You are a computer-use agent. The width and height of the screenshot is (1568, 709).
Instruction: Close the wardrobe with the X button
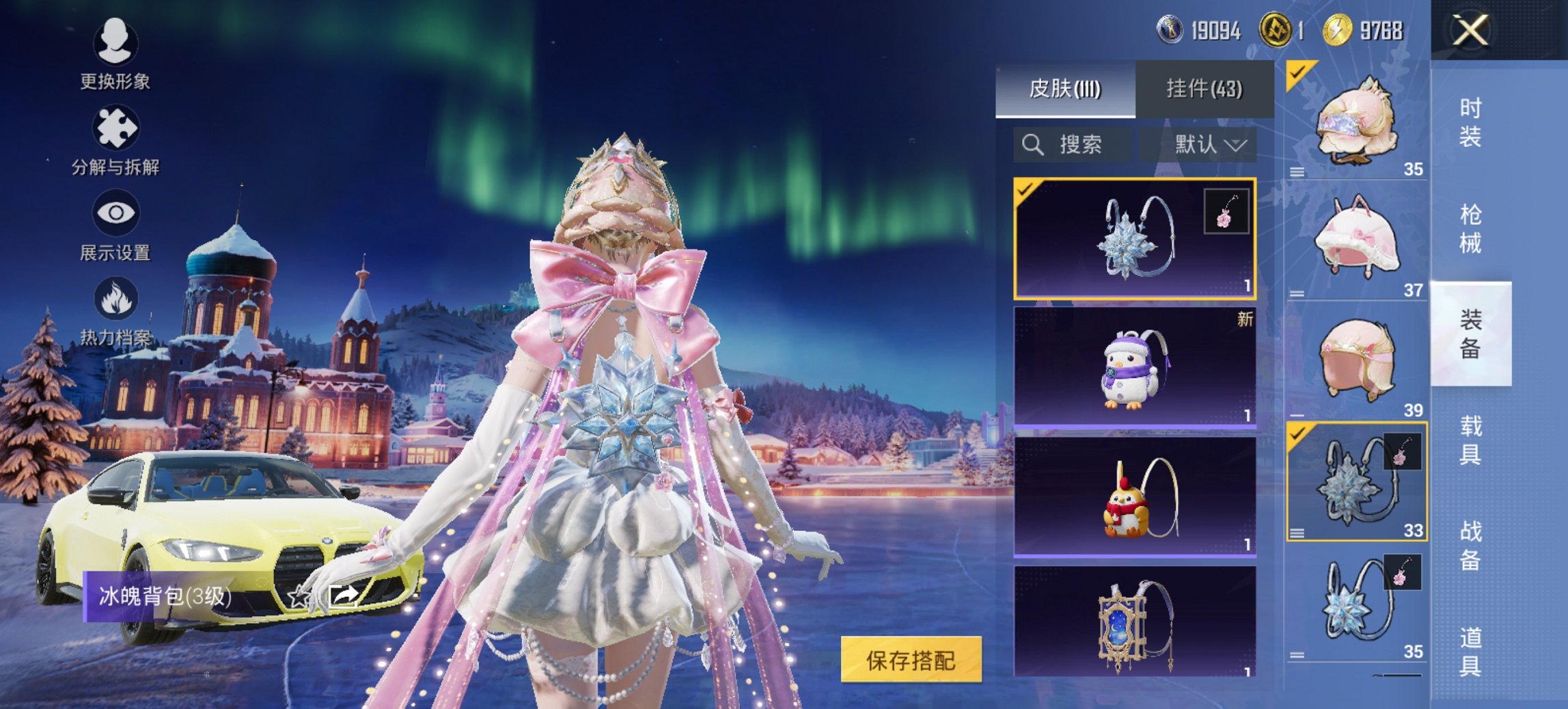[x=1470, y=31]
